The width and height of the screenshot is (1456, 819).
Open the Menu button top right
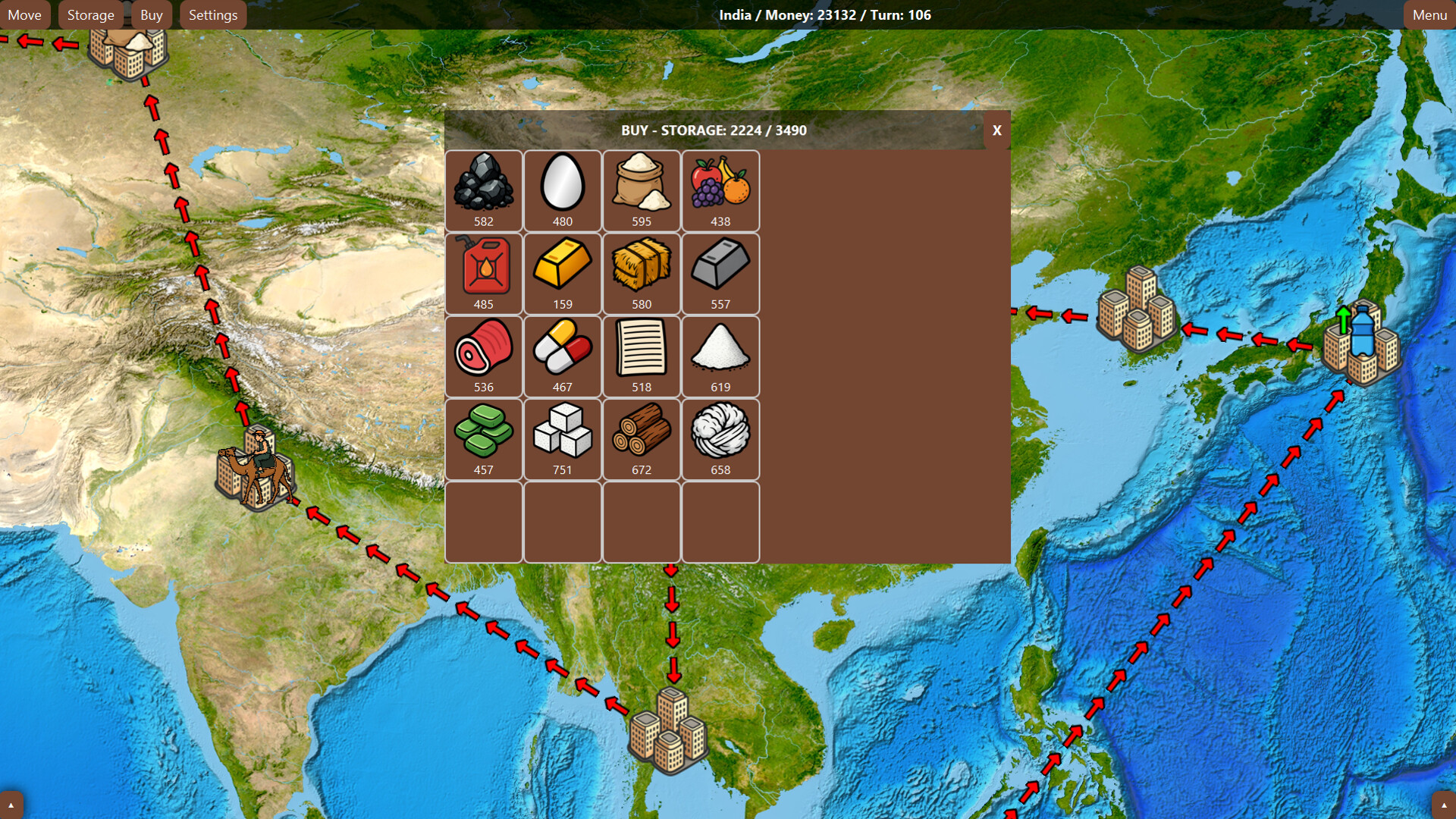click(x=1429, y=14)
